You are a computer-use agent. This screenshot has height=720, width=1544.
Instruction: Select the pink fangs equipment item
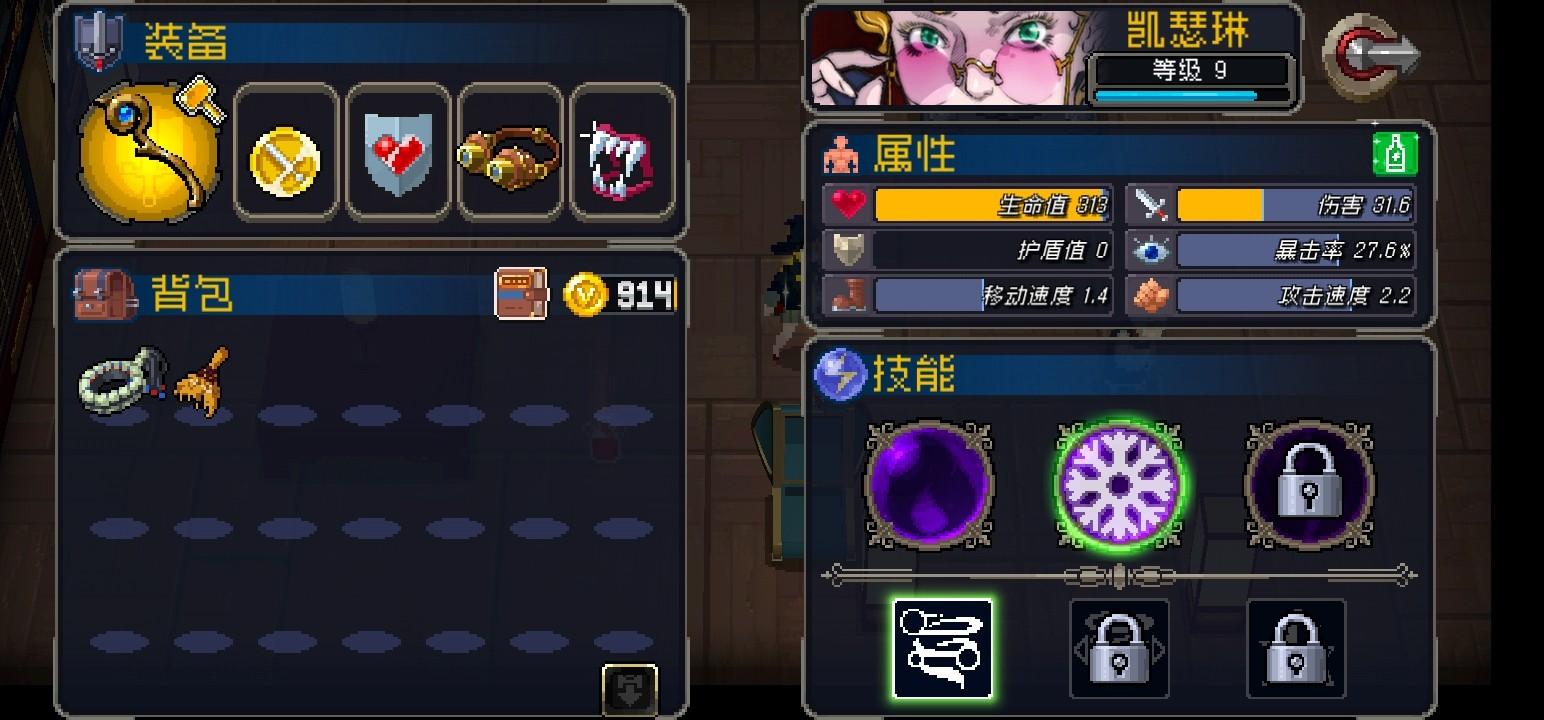[x=622, y=153]
